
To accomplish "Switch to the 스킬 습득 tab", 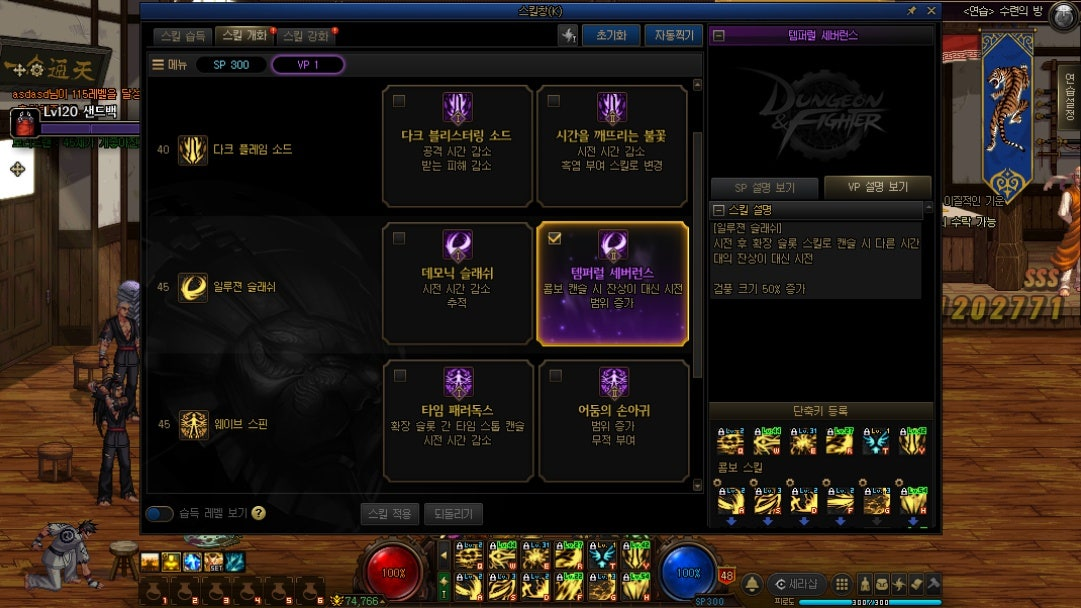I will pyautogui.click(x=184, y=36).
